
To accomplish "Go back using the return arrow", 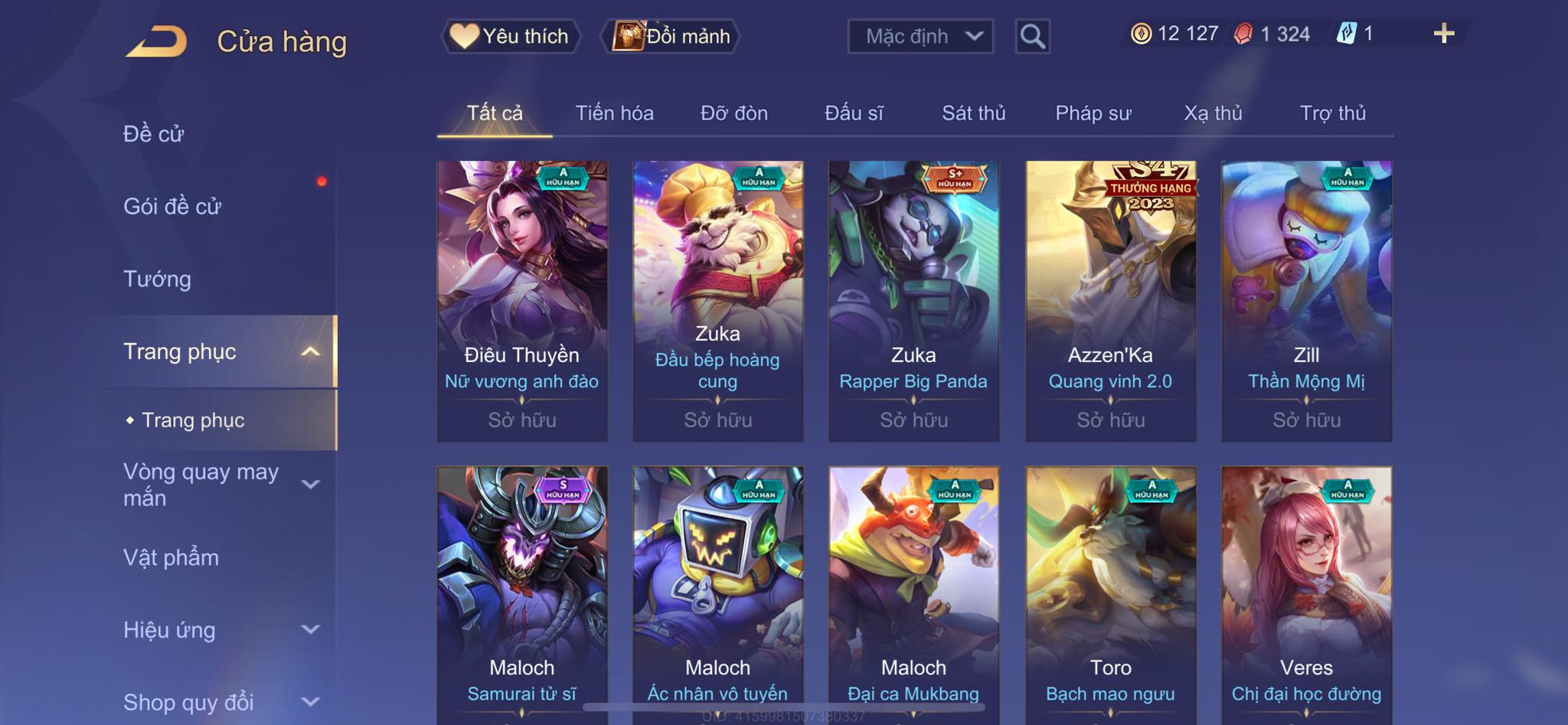I will (157, 41).
